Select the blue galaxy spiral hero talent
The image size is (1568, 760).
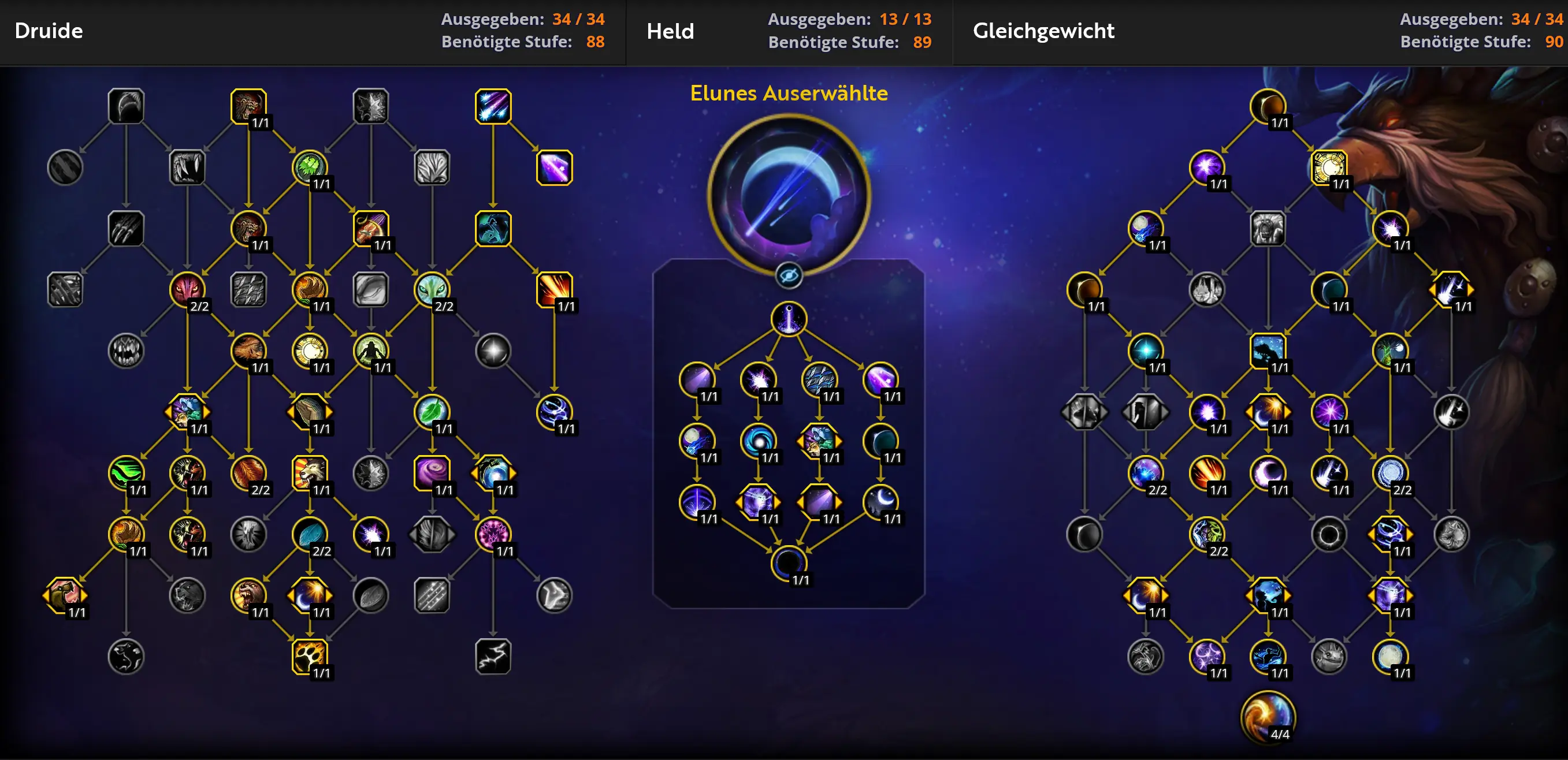[x=758, y=441]
